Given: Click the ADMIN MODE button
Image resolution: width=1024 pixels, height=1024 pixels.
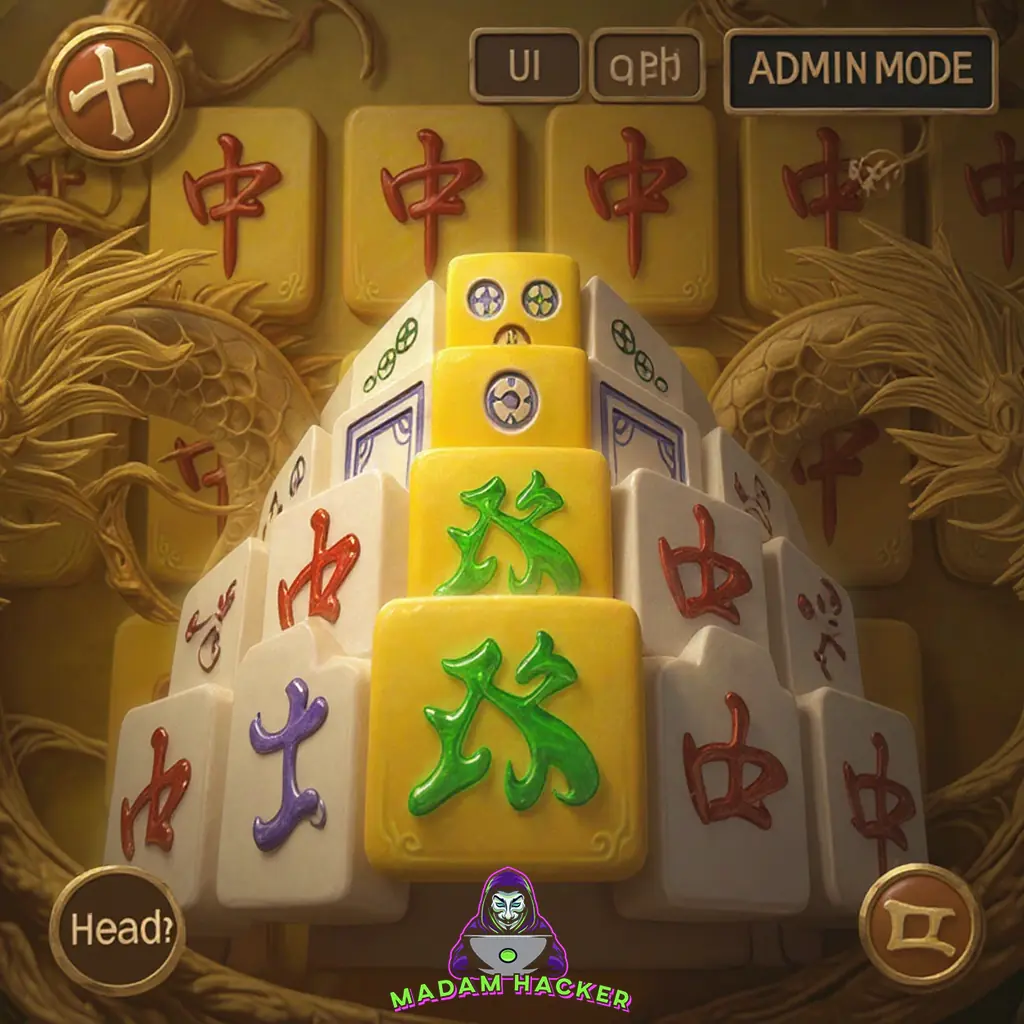Looking at the screenshot, I should pyautogui.click(x=860, y=70).
